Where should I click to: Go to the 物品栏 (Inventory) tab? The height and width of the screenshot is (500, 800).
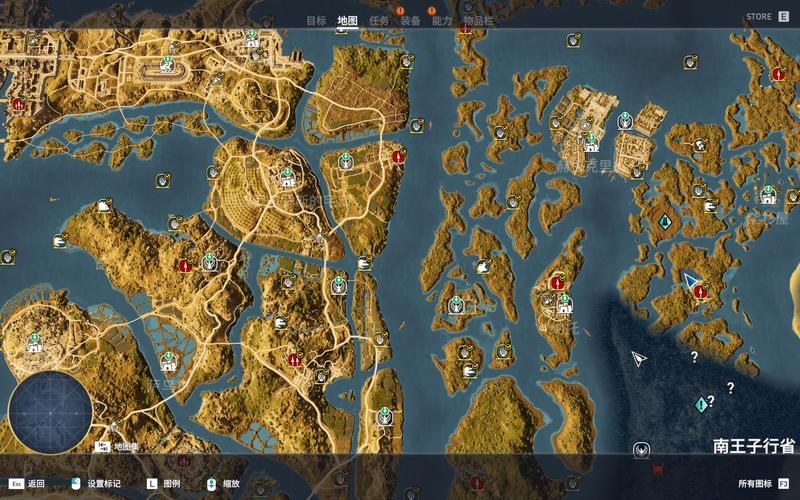[x=478, y=20]
